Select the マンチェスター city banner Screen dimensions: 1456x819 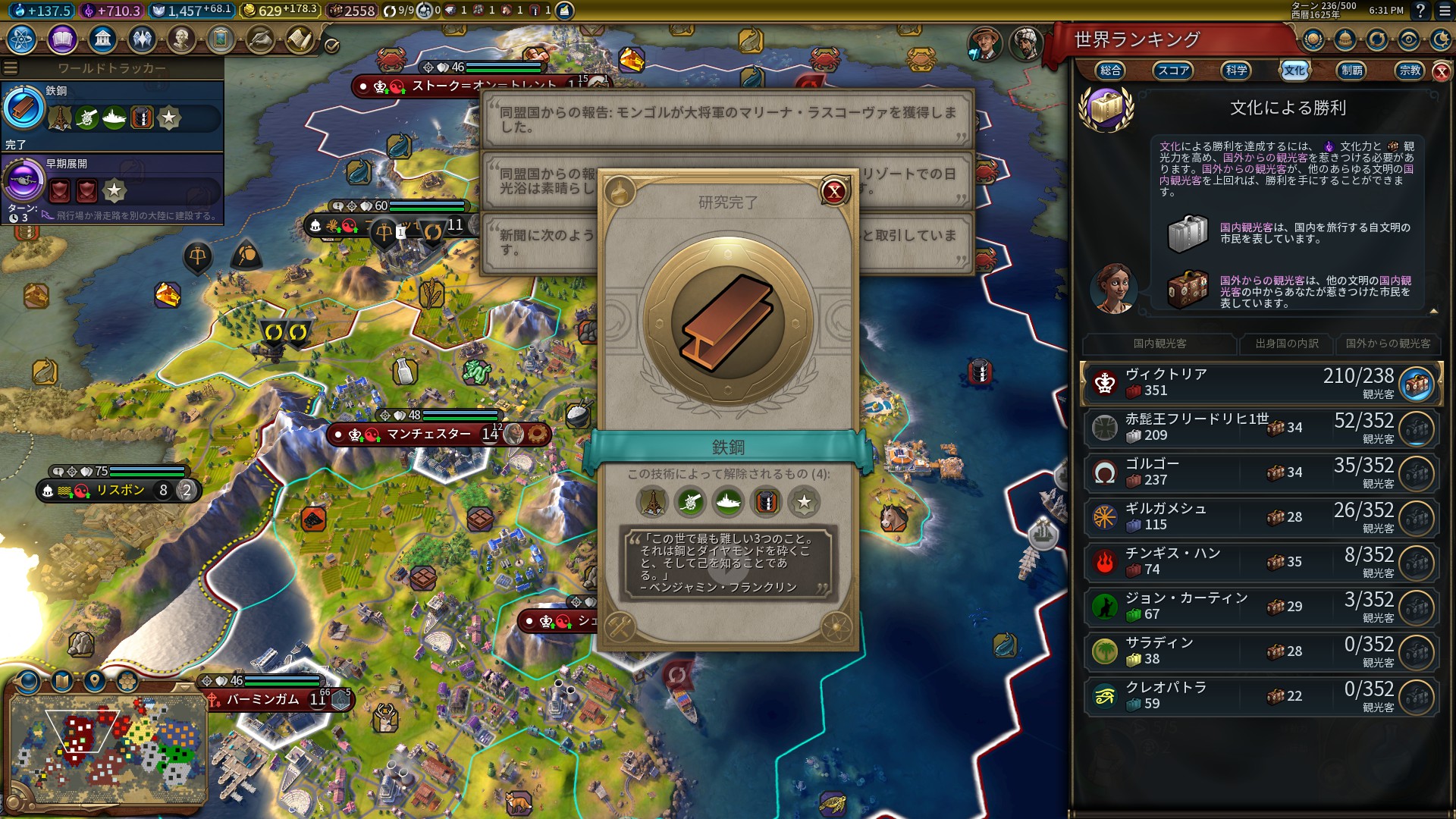[428, 435]
